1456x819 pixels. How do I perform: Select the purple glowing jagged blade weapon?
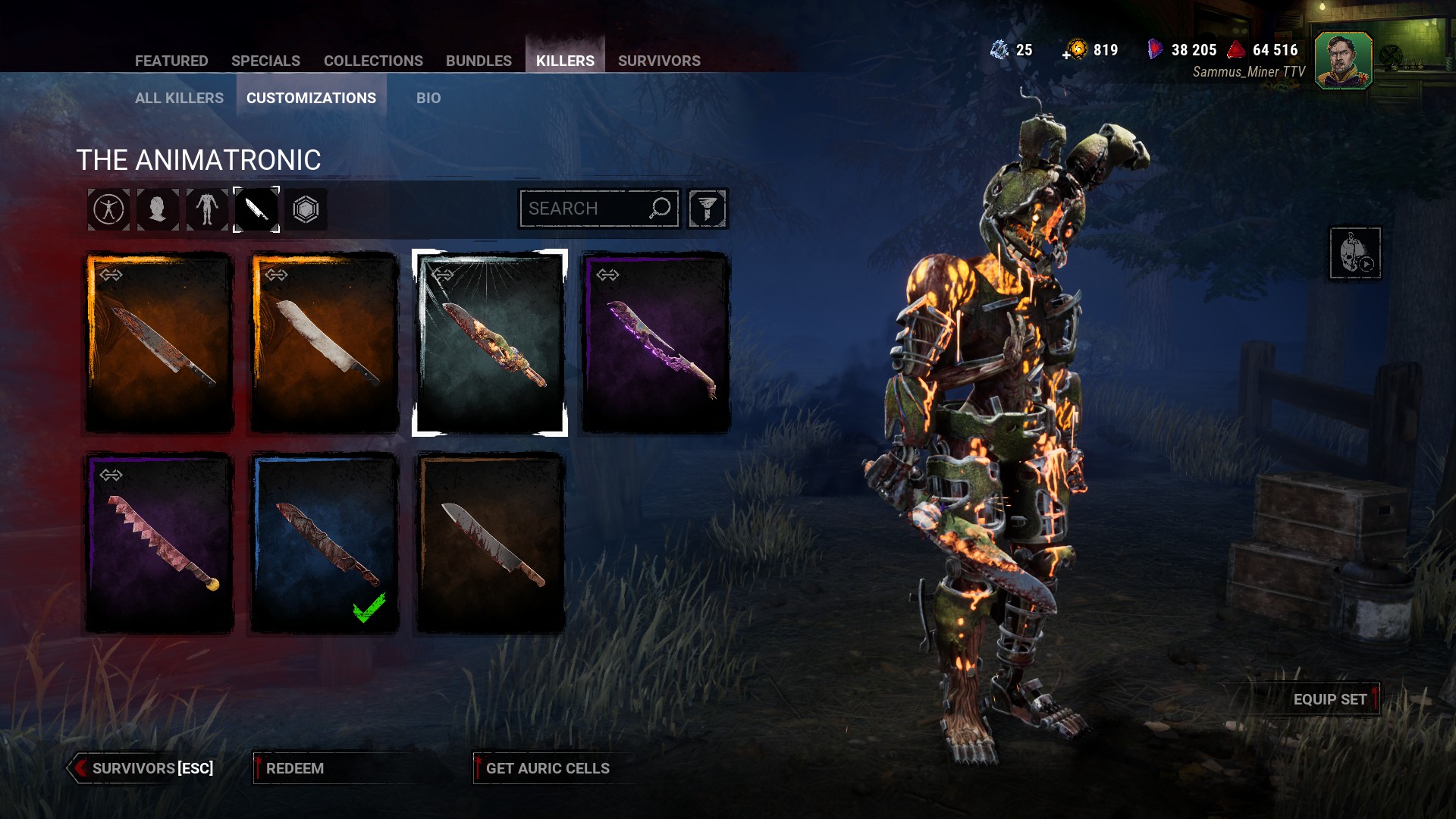tap(655, 343)
